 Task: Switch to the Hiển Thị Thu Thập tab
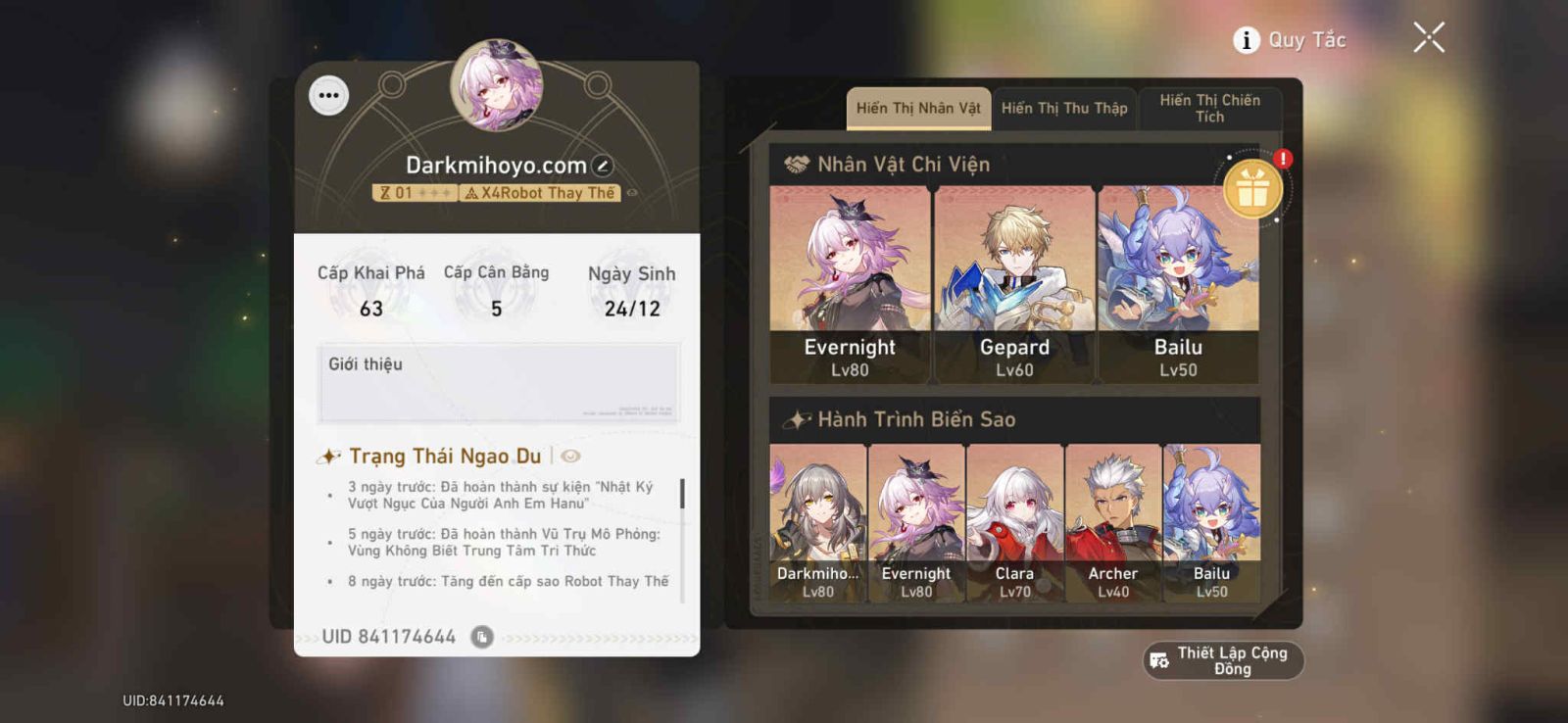pyautogui.click(x=1064, y=108)
